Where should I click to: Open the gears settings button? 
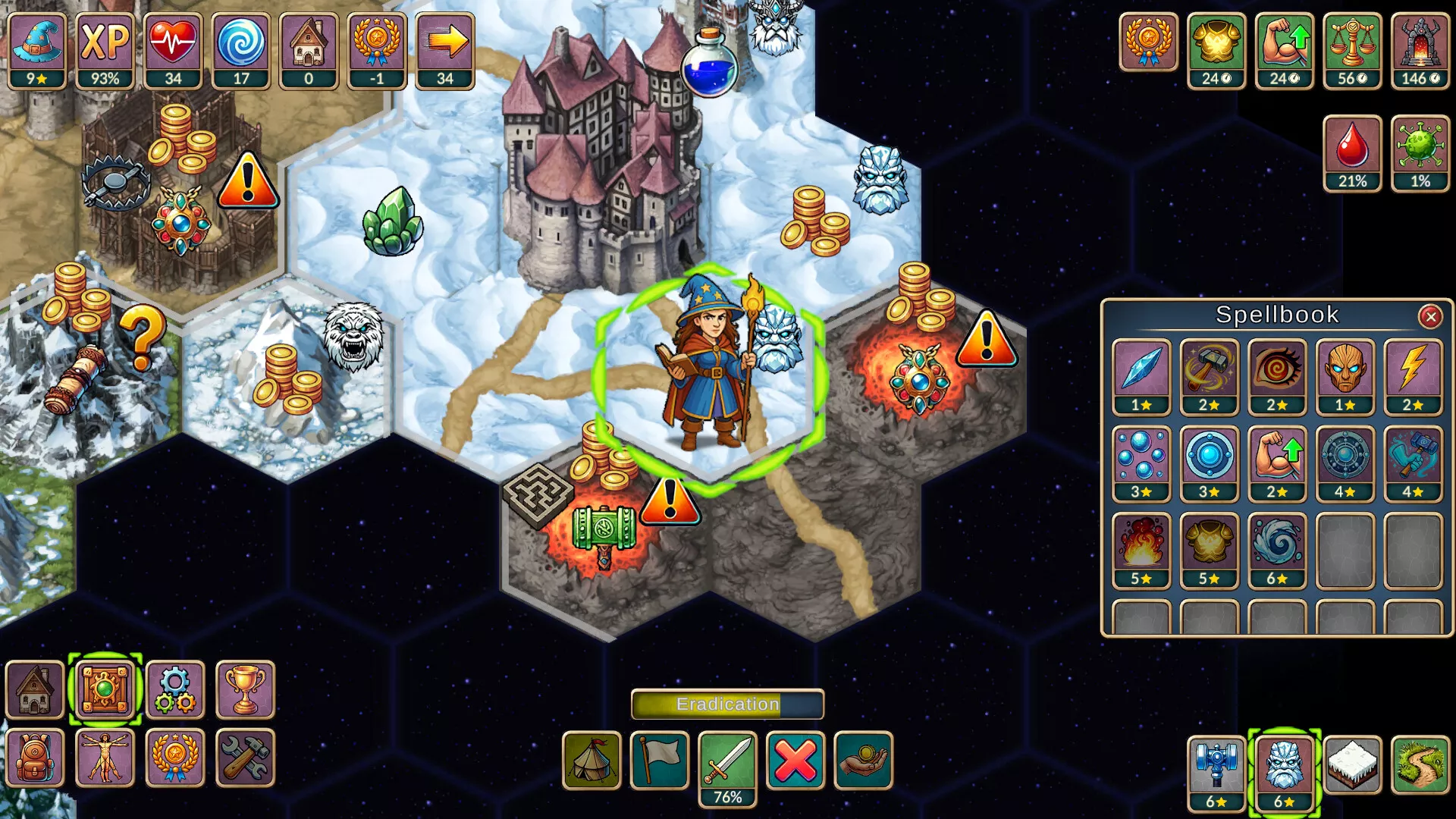[x=175, y=689]
